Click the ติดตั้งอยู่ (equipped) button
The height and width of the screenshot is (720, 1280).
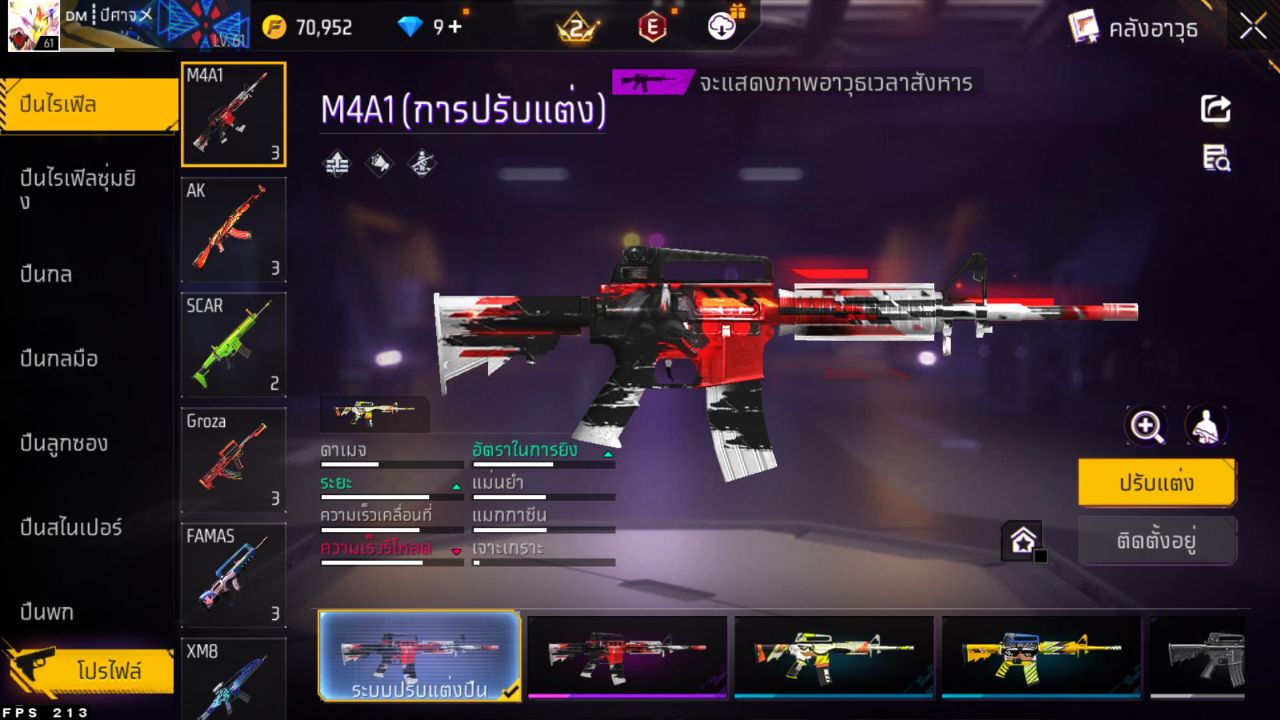[x=1157, y=540]
